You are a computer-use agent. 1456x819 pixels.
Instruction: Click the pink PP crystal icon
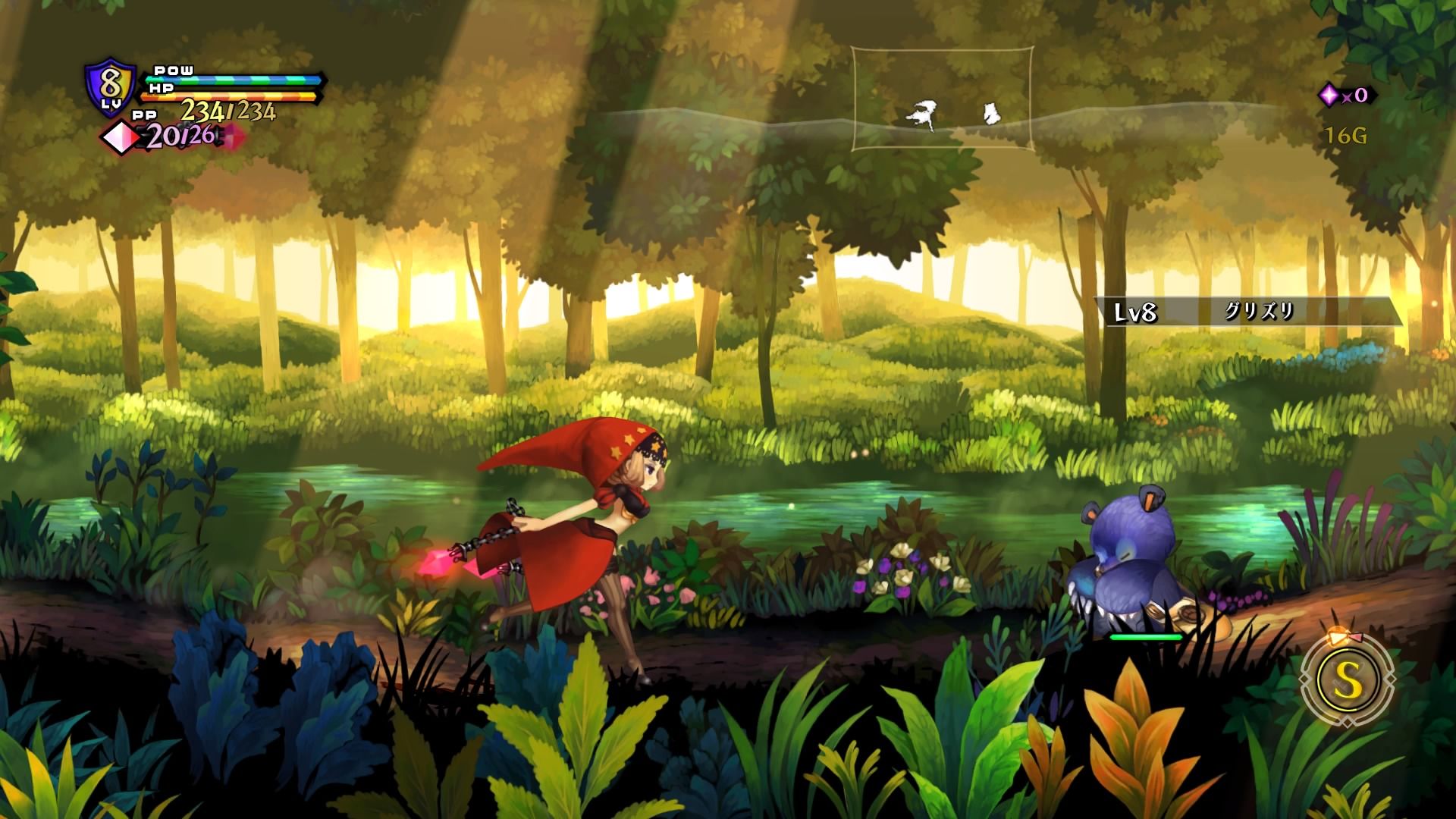tap(123, 137)
